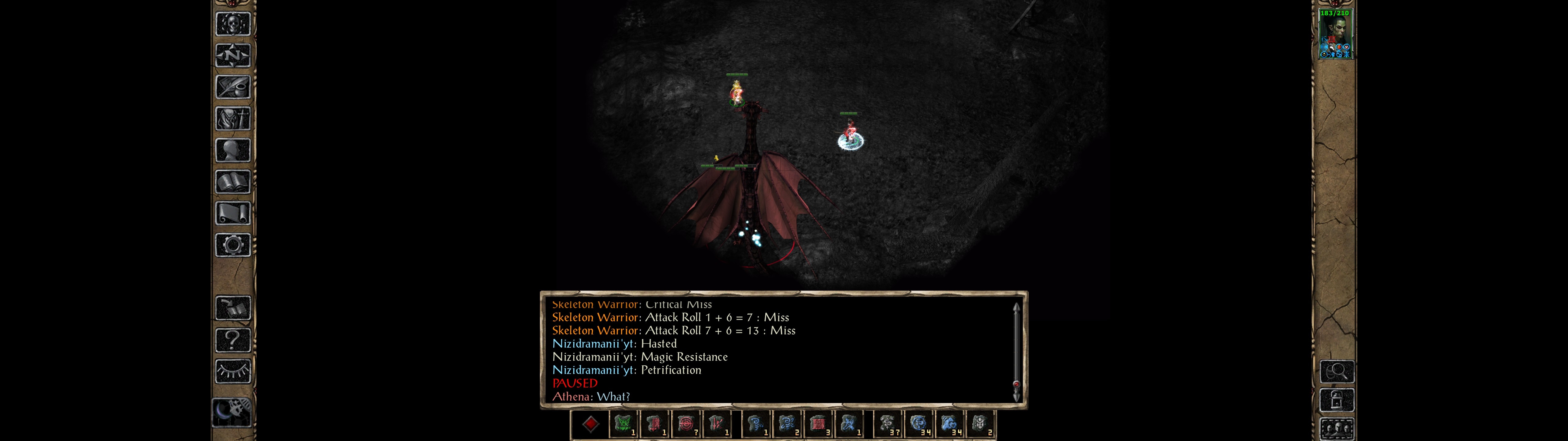Open help with the question mark button

(x=232, y=340)
